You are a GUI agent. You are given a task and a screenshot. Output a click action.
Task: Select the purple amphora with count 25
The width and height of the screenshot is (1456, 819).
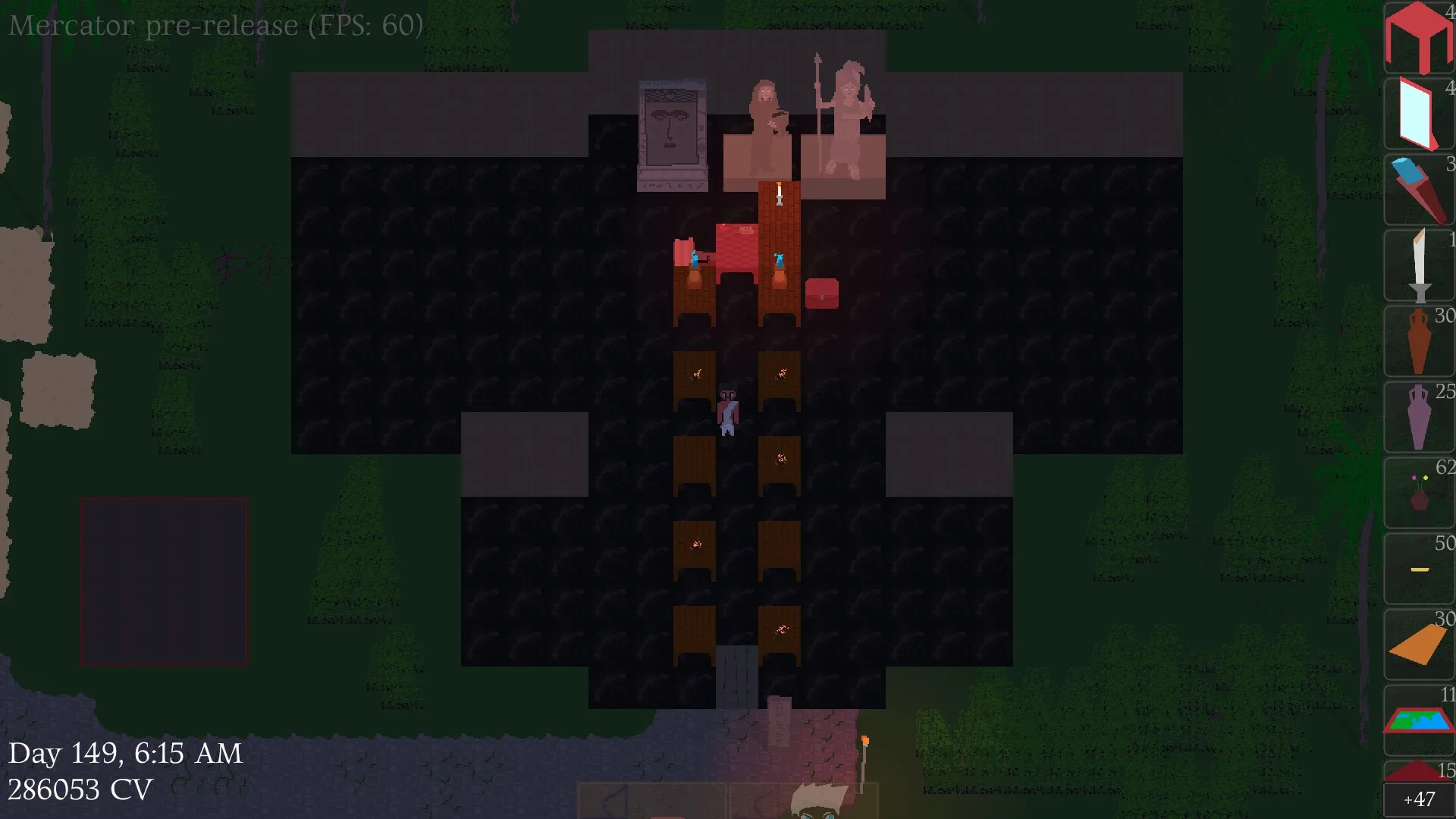(x=1418, y=417)
